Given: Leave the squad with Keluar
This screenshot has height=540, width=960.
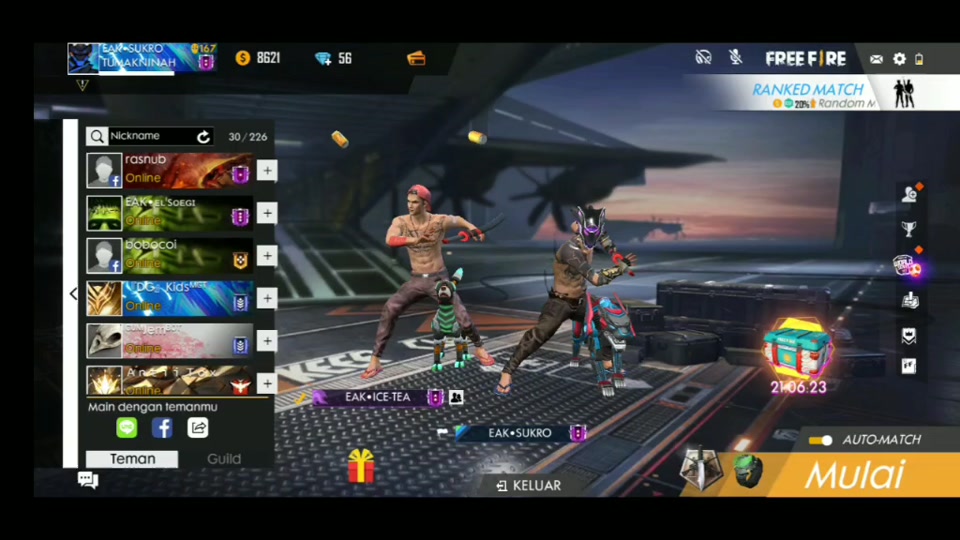Looking at the screenshot, I should 530,486.
